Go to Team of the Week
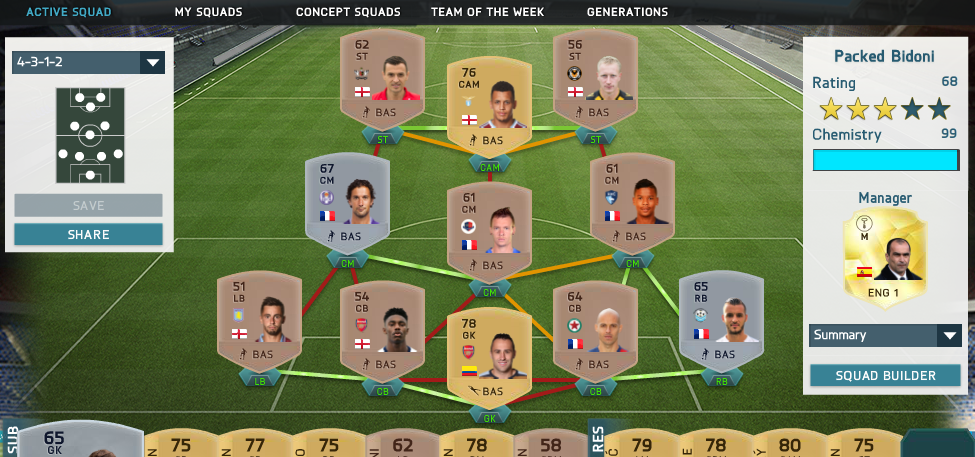The width and height of the screenshot is (975, 457). (488, 12)
